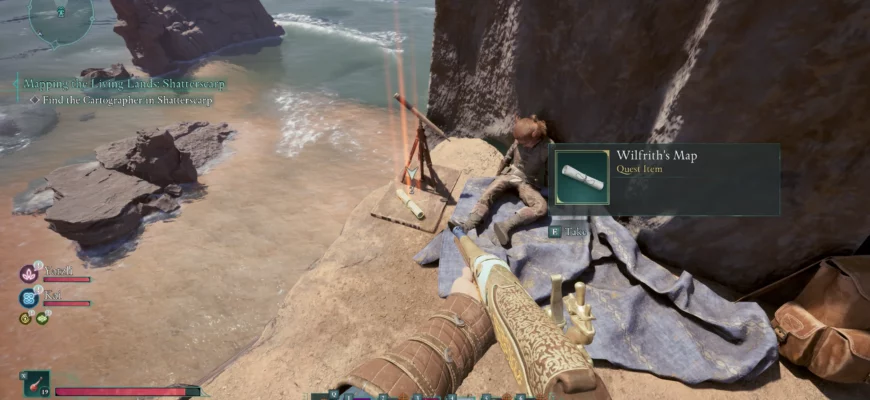Select Yatzli's companion portrait icon
870x400 pixels.
tap(28, 273)
